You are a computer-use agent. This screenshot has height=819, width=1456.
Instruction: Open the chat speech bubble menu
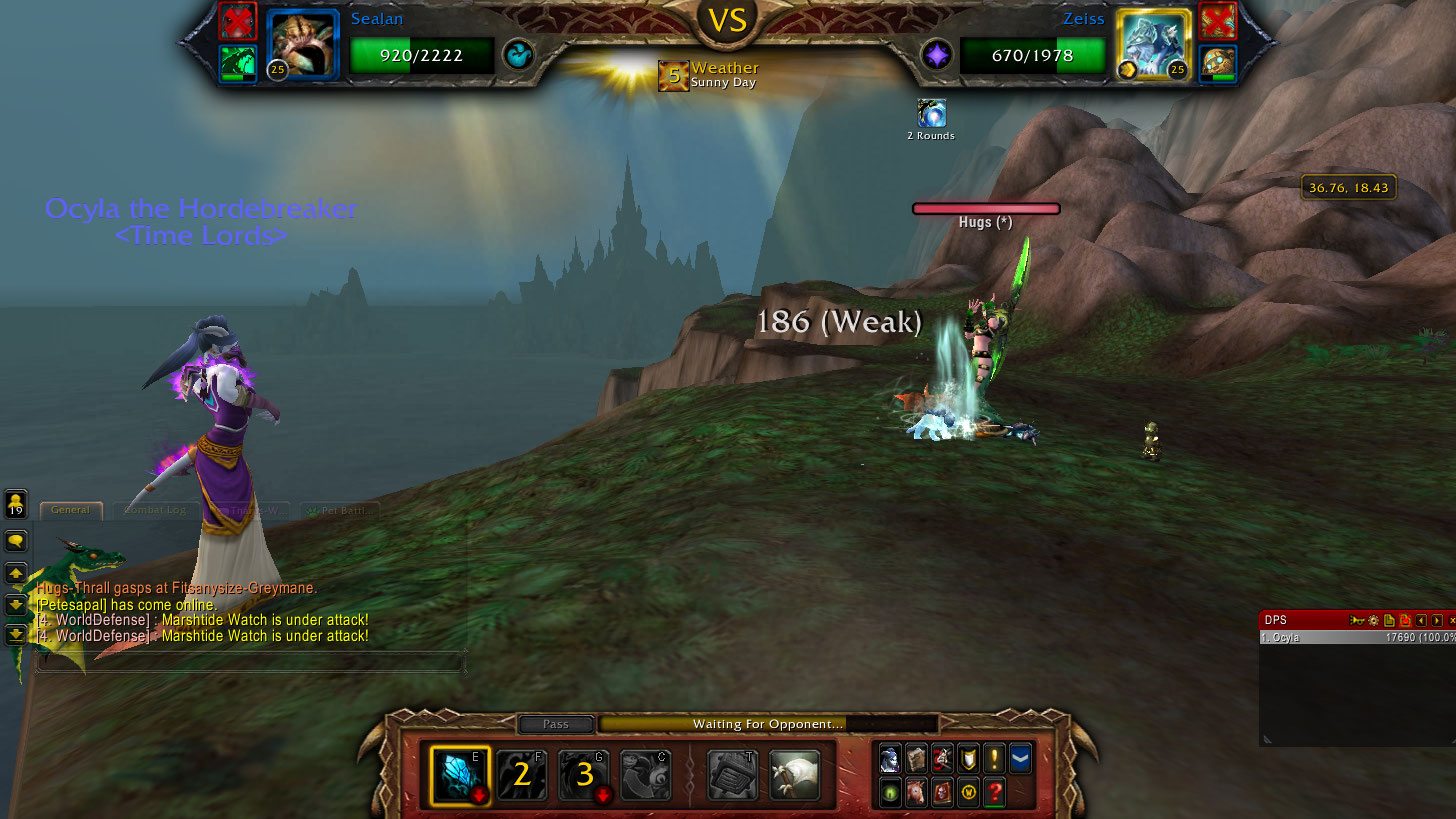(16, 541)
